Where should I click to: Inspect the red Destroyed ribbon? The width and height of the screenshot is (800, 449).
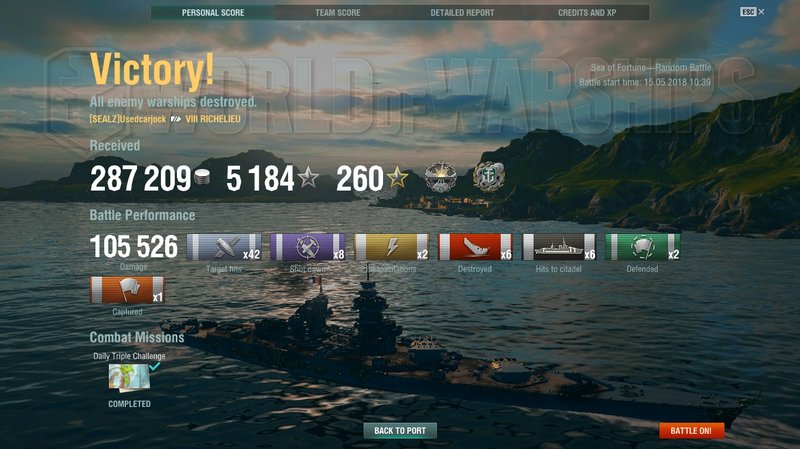point(475,247)
